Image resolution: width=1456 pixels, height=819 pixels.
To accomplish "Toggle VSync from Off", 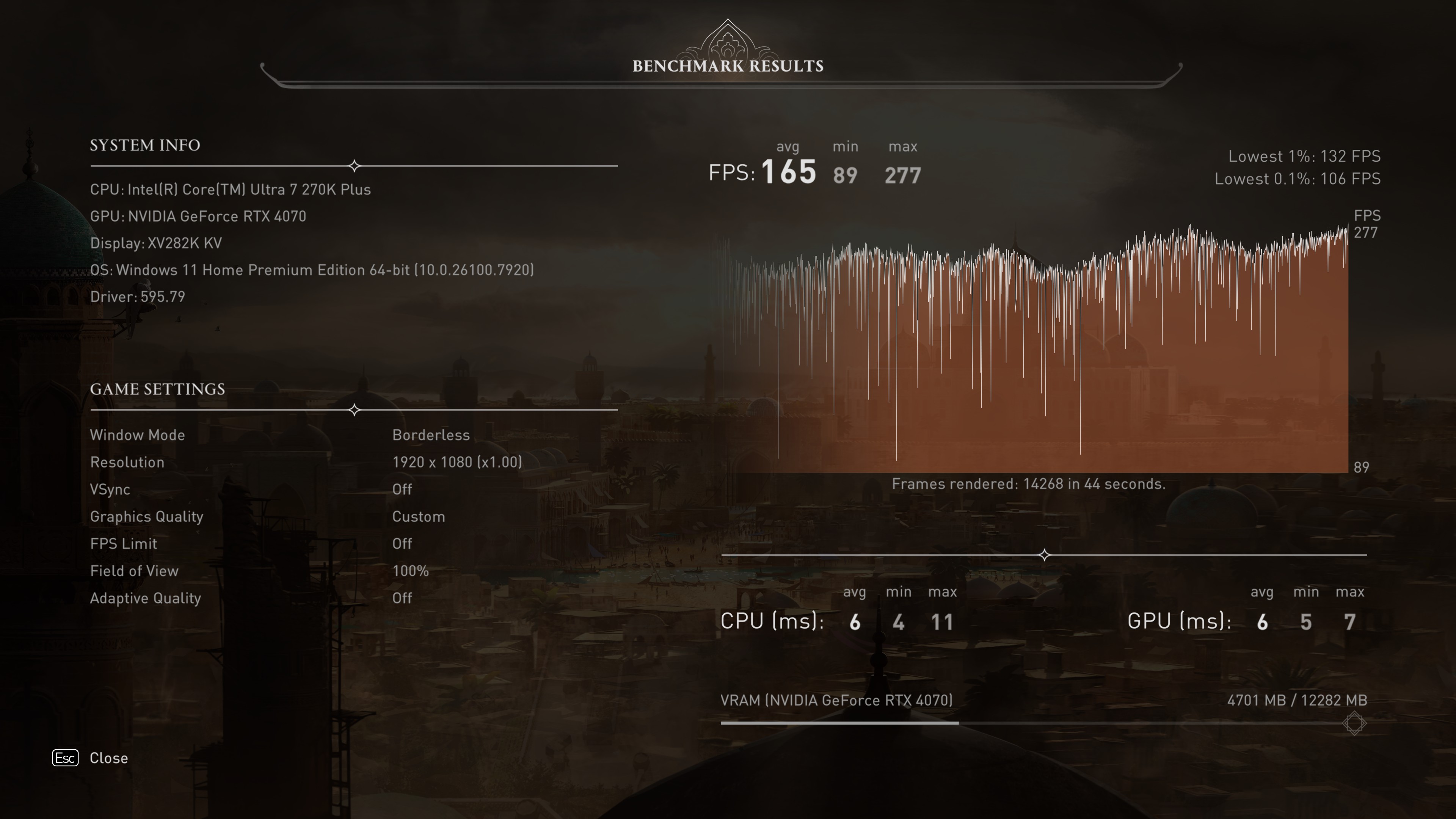I will 402,490.
